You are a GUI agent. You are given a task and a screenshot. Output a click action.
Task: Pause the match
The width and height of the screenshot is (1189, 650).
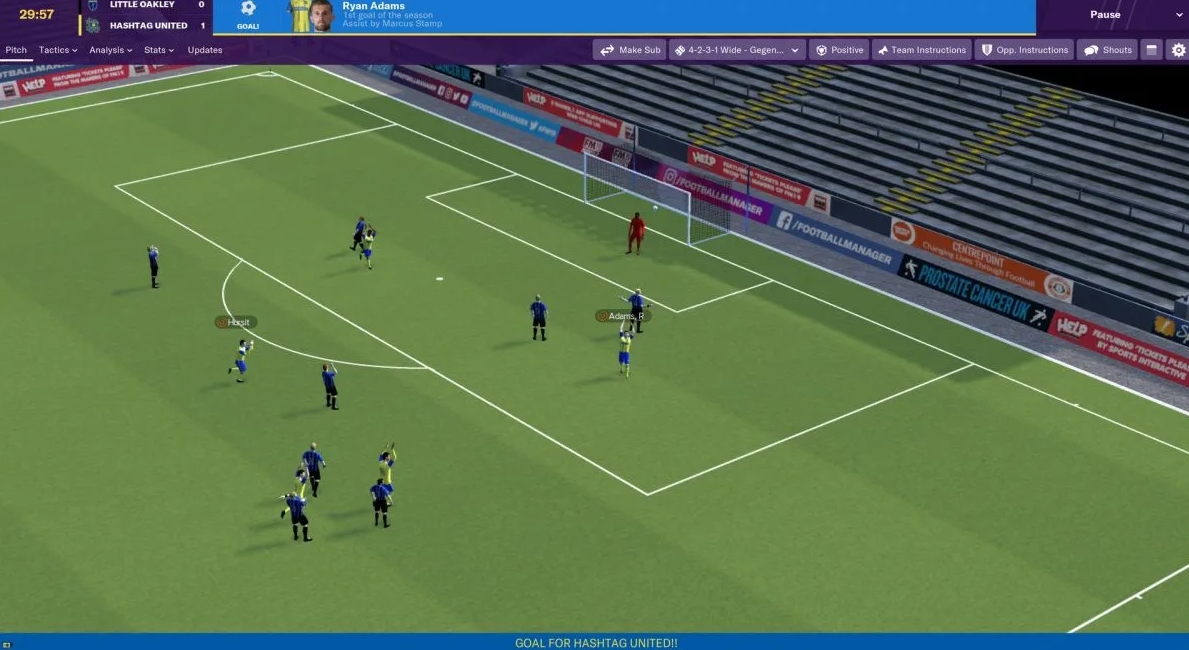pos(1105,15)
